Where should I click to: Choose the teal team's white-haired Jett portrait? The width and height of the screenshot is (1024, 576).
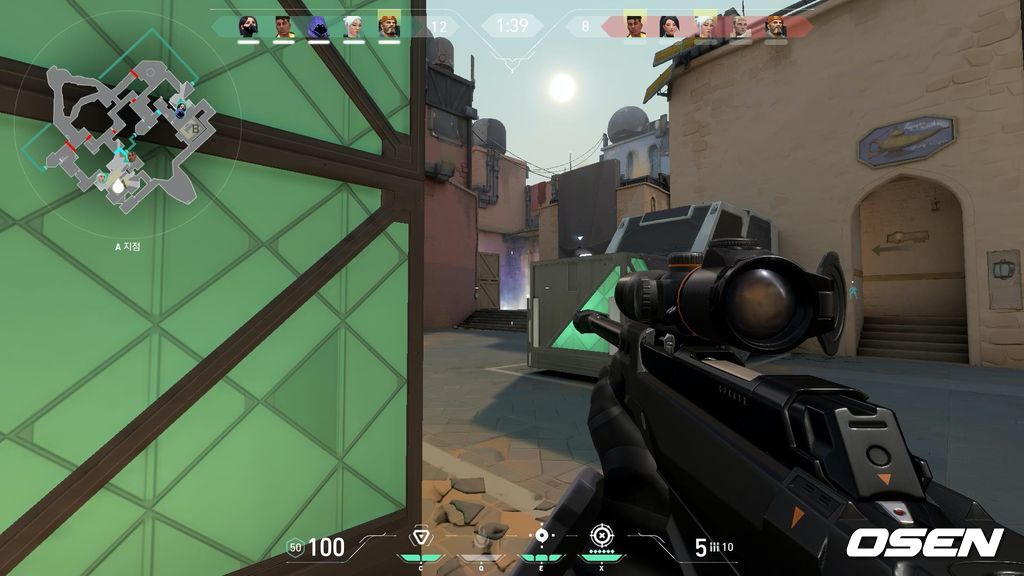354,26
